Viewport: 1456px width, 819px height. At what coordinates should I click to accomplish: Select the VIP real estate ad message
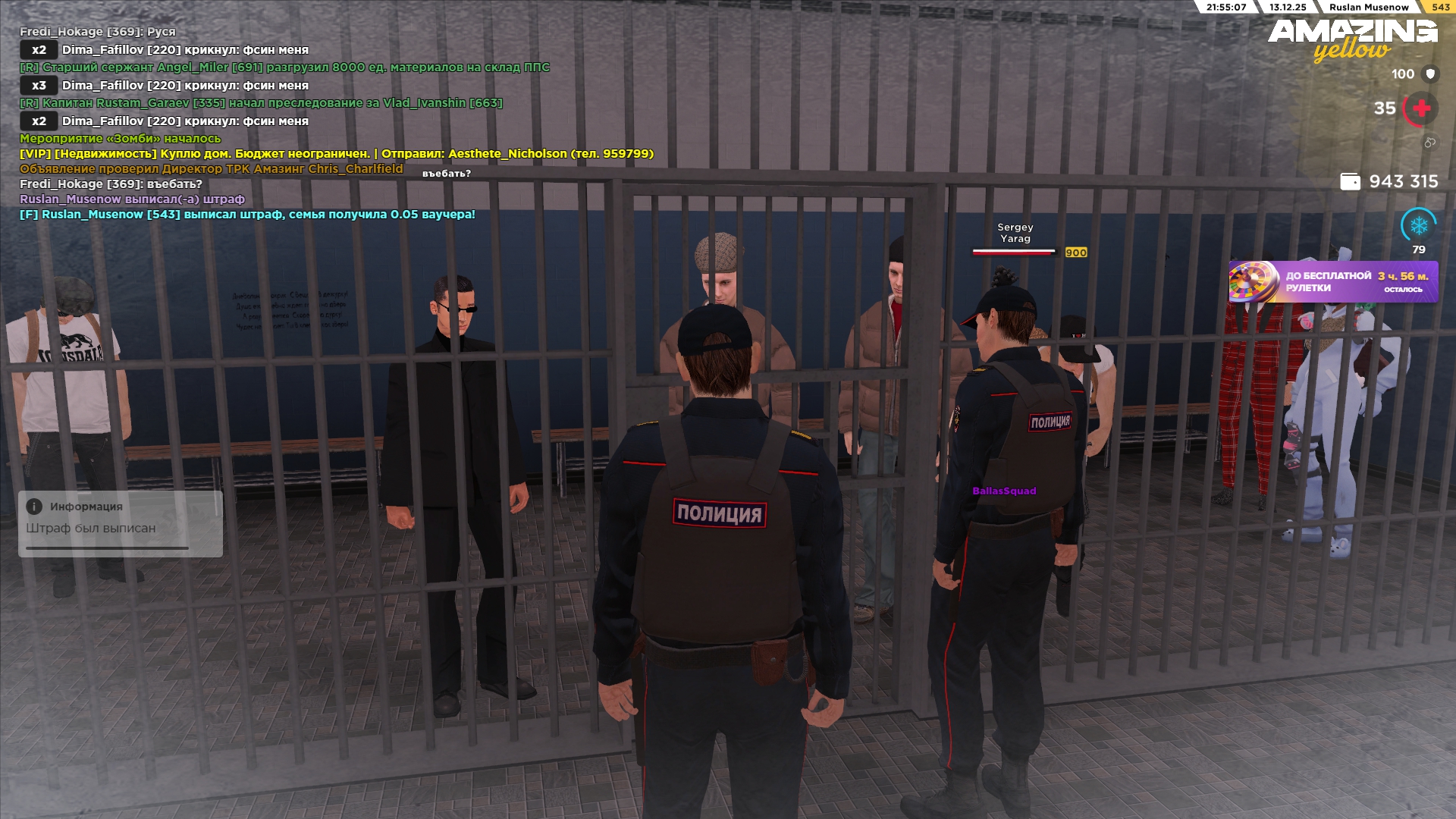click(x=336, y=154)
